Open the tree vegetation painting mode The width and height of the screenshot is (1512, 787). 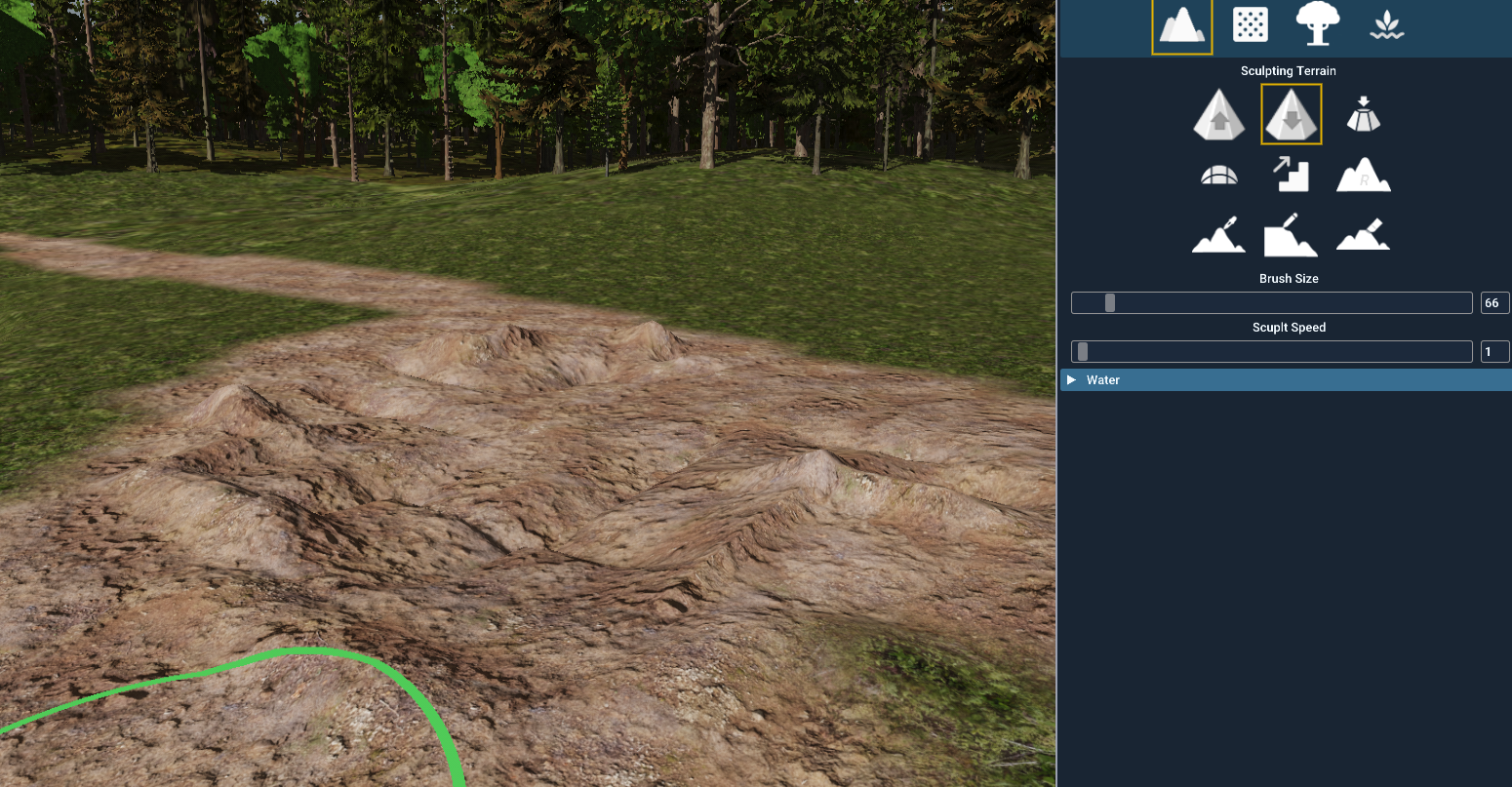coord(1318,24)
